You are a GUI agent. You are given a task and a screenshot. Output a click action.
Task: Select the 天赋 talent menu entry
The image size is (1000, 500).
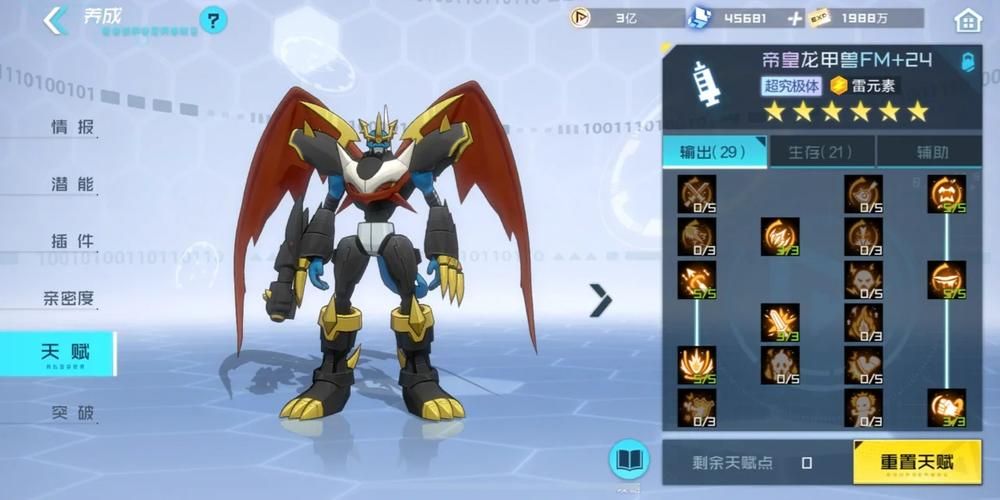(x=65, y=352)
